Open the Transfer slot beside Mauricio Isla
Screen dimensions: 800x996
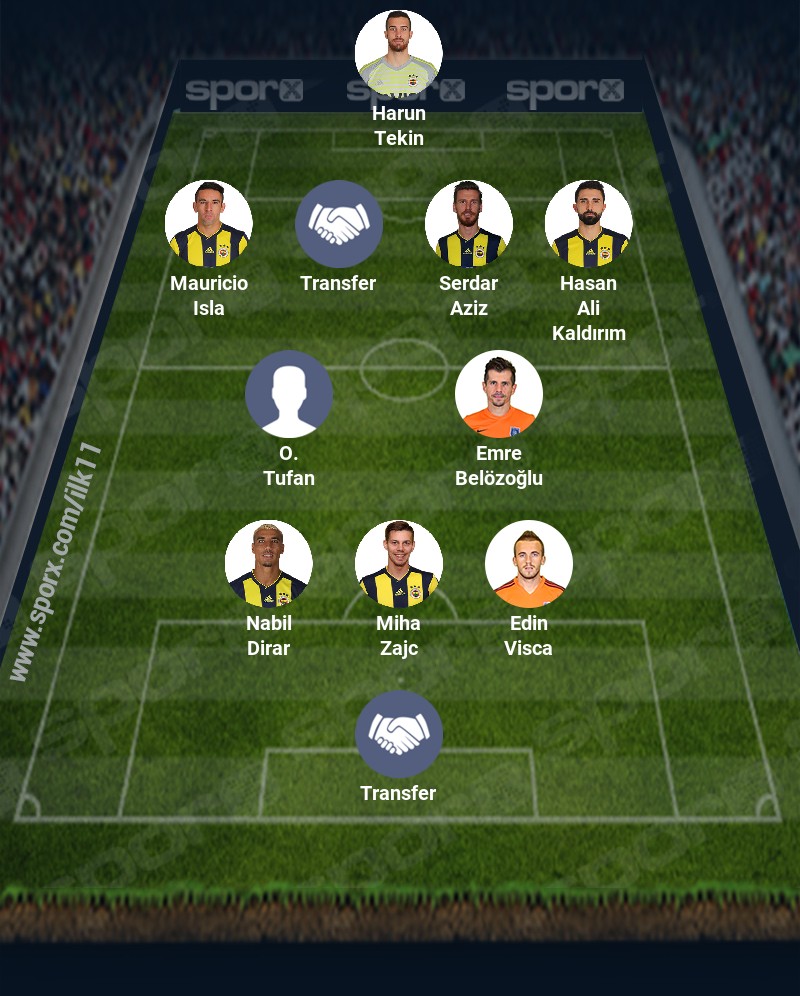(339, 224)
